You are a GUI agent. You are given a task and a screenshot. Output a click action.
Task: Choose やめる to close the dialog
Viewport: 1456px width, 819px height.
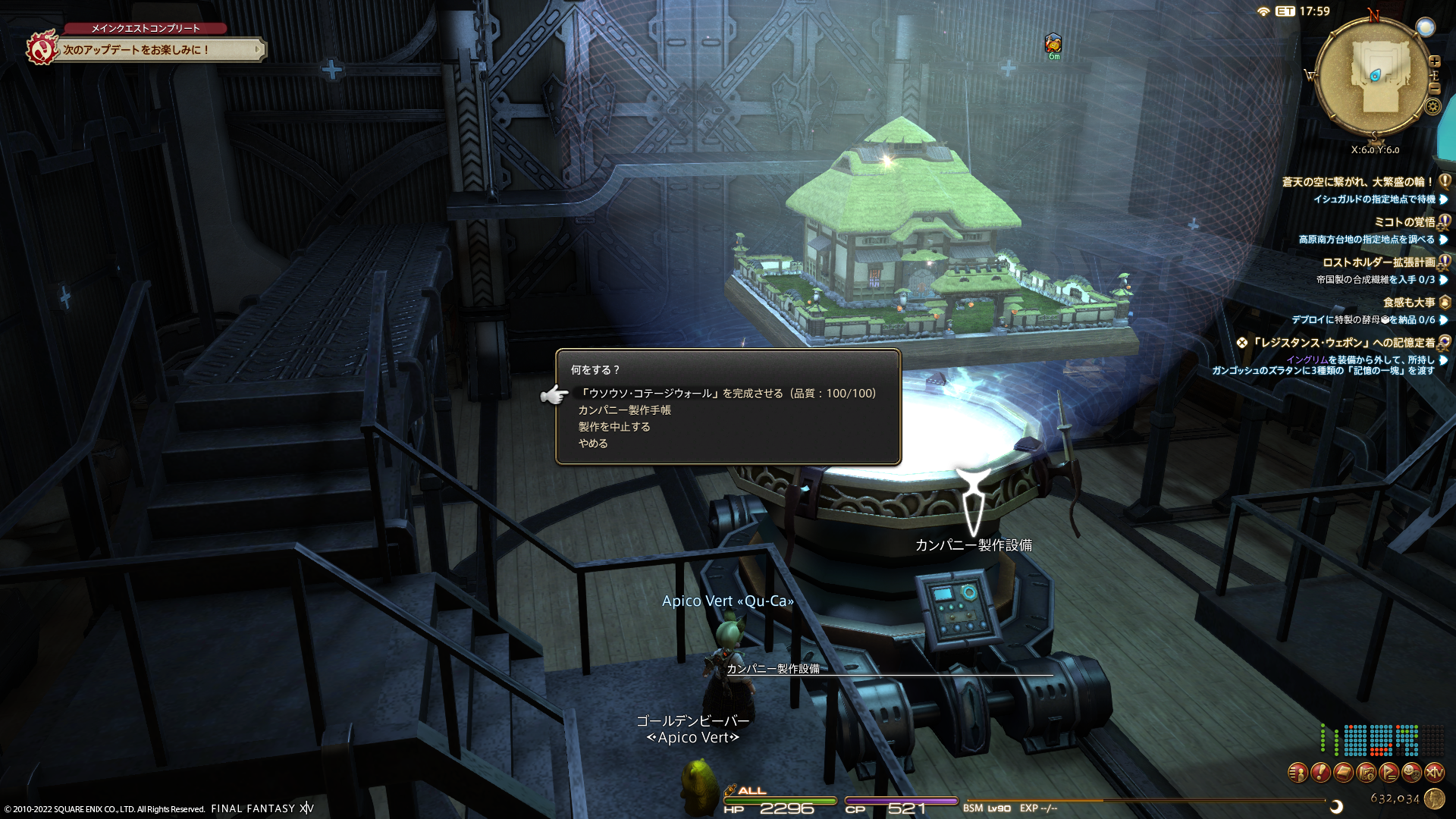point(593,444)
